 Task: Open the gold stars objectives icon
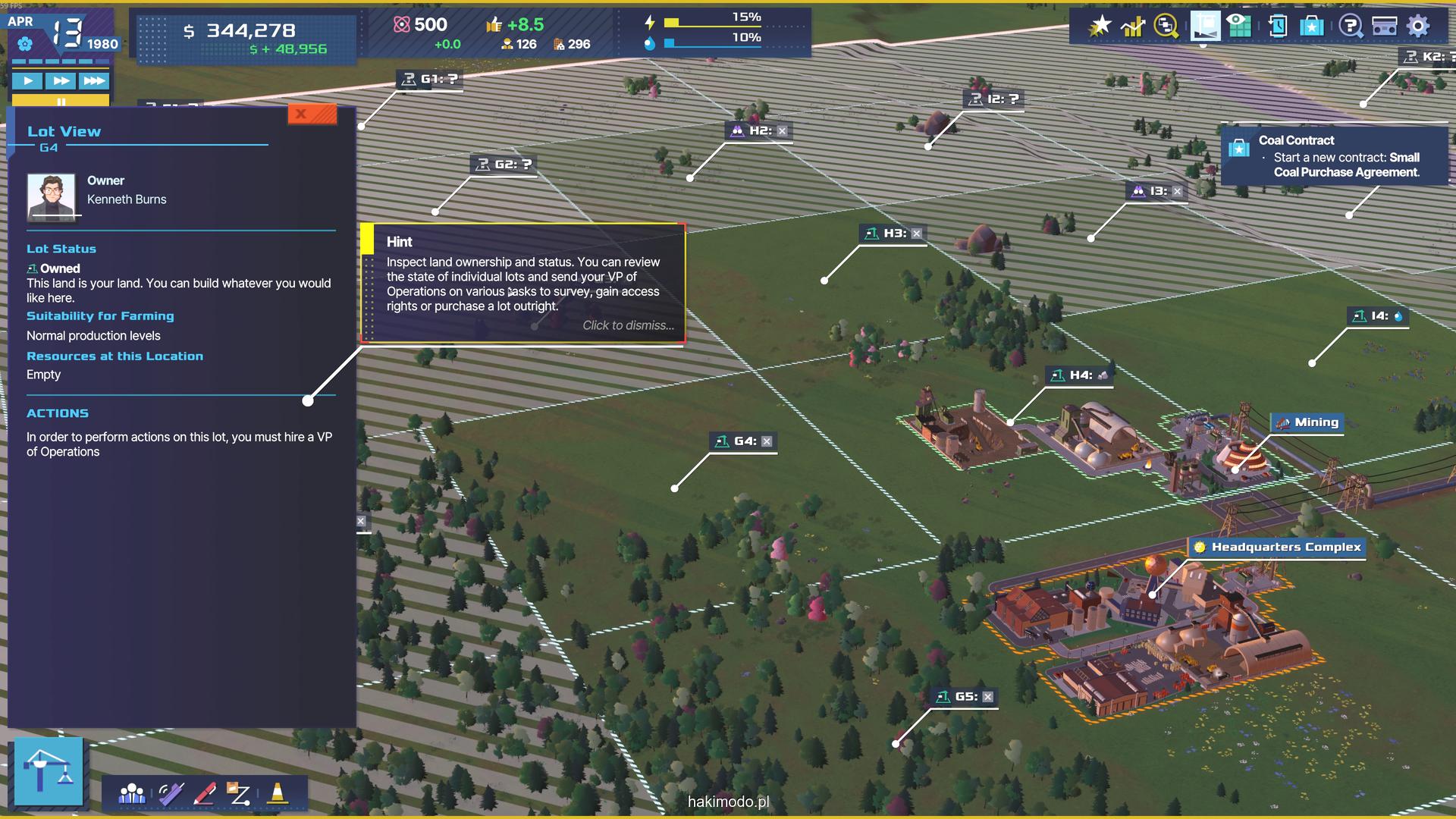[x=1099, y=27]
